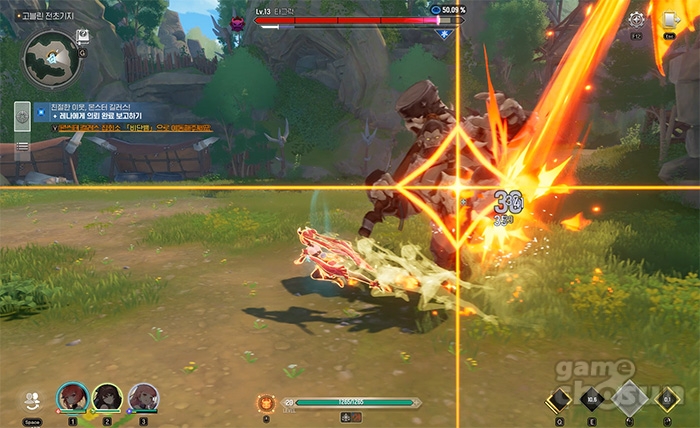Viewport: 700px width, 428px height.
Task: Open the gear settings icon
Action: pos(635,19)
